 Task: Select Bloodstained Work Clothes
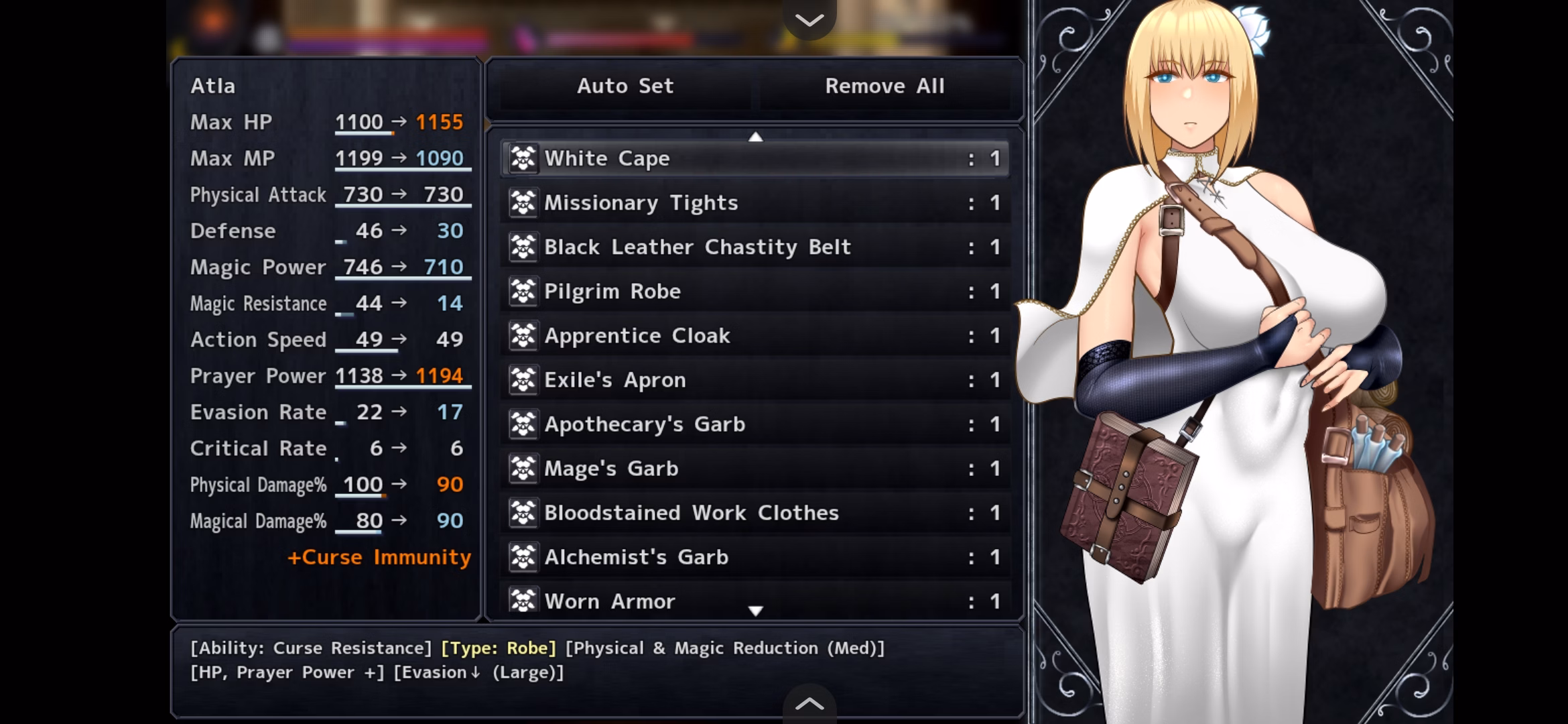click(755, 513)
